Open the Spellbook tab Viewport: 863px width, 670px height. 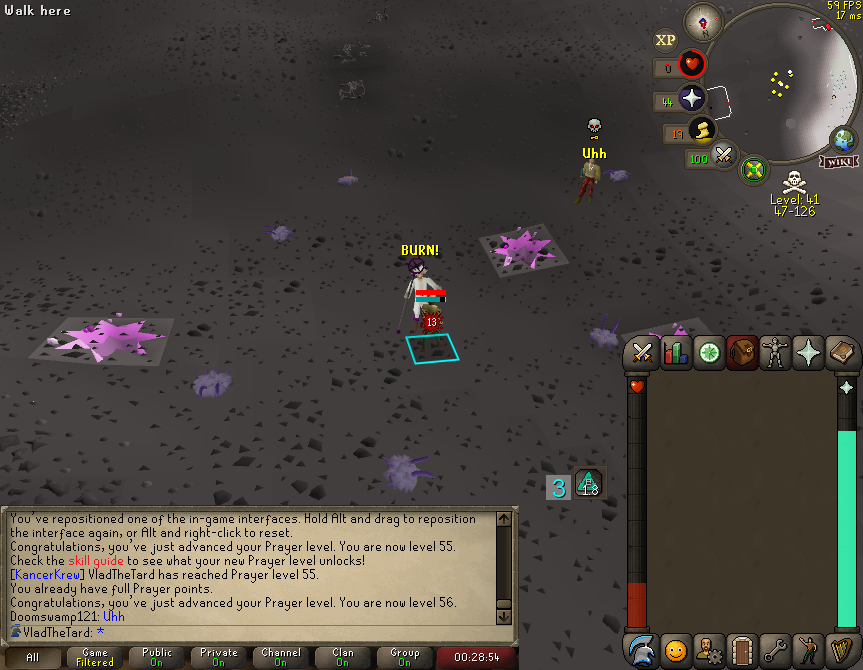tap(842, 353)
